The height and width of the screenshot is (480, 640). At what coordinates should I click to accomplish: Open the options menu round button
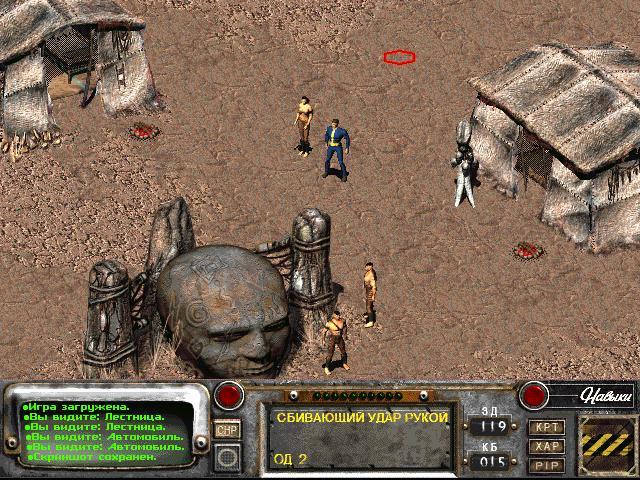pos(227,458)
